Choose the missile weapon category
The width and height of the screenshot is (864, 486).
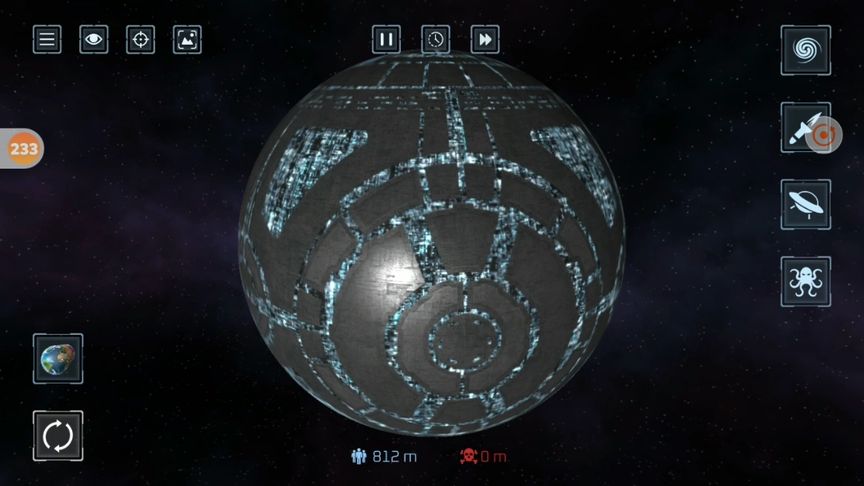[x=805, y=128]
